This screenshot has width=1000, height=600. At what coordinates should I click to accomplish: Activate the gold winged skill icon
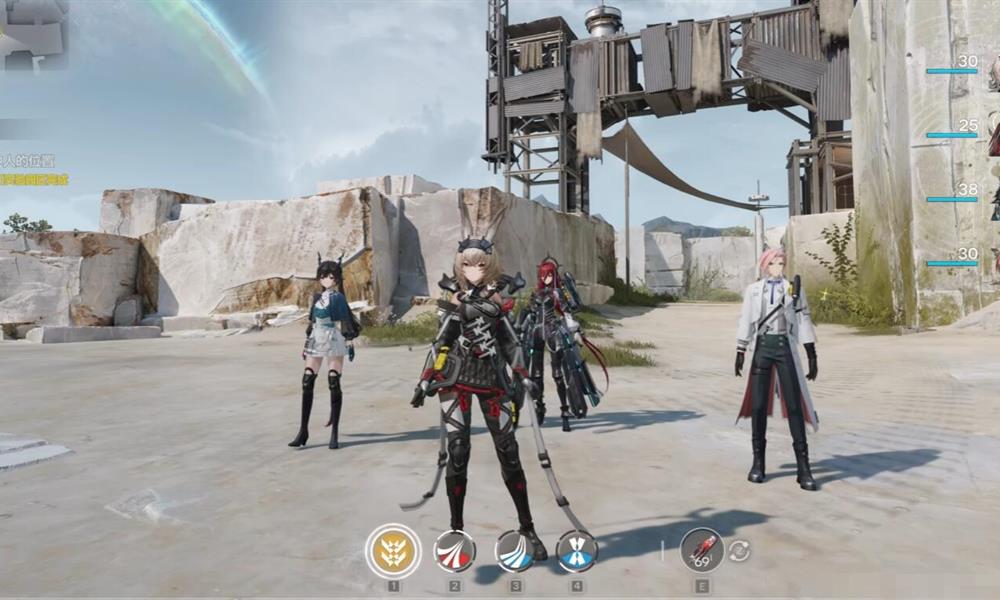coord(393,551)
